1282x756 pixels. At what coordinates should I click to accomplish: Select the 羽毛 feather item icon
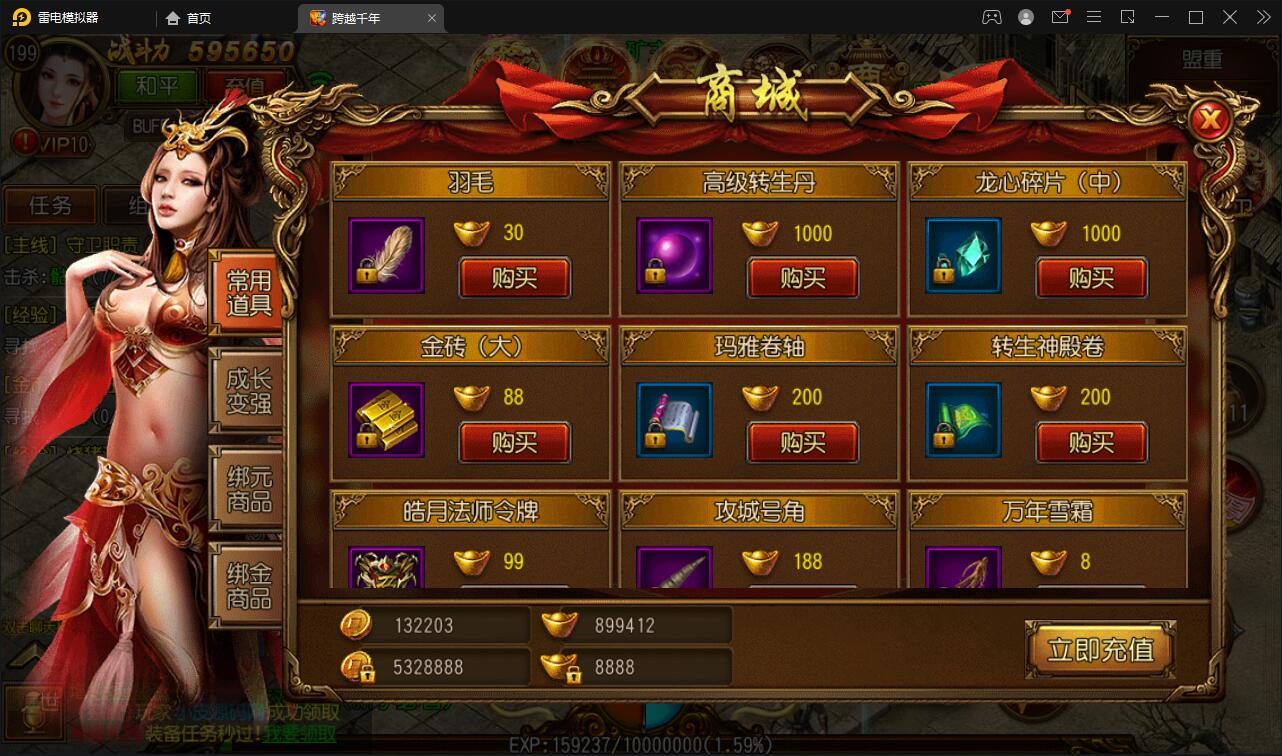coord(386,256)
